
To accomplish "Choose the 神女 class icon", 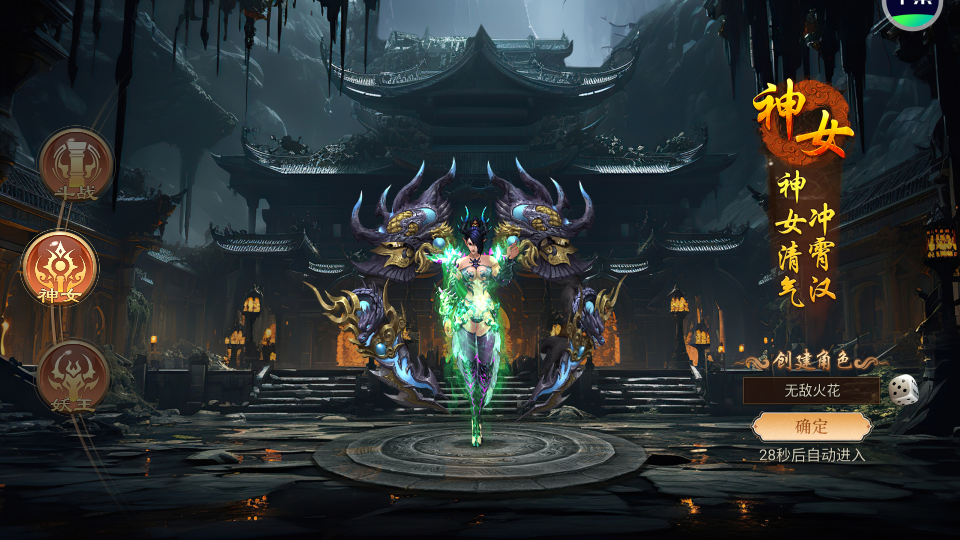I will pyautogui.click(x=60, y=267).
